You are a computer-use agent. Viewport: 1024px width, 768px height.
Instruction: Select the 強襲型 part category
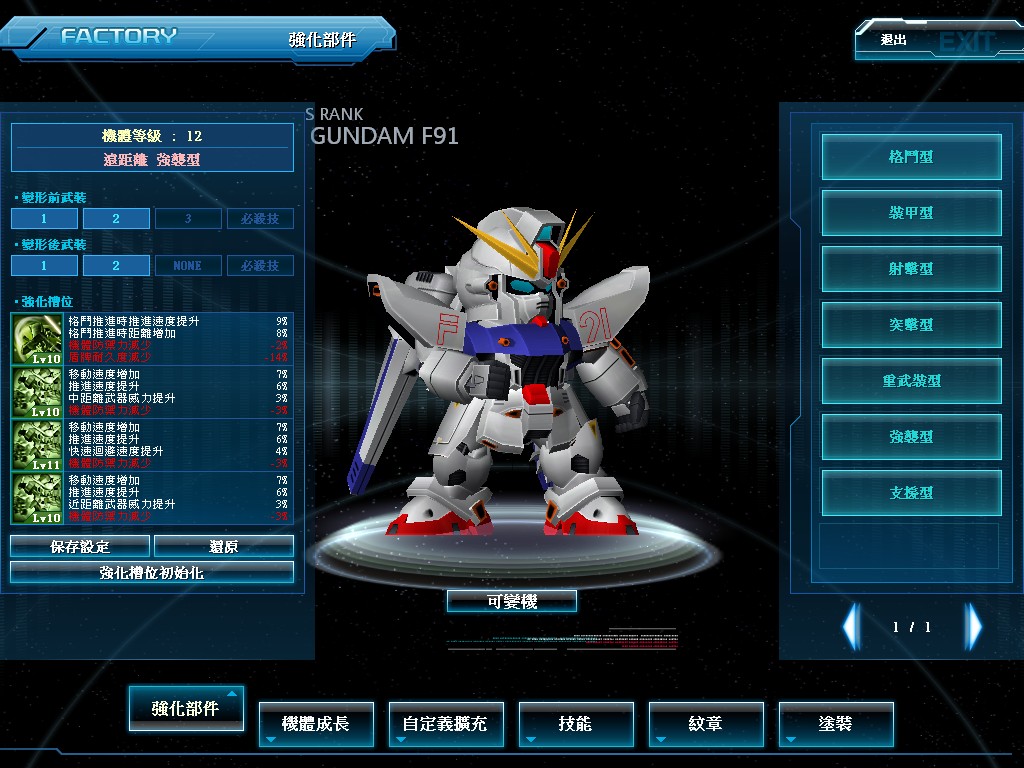[911, 437]
